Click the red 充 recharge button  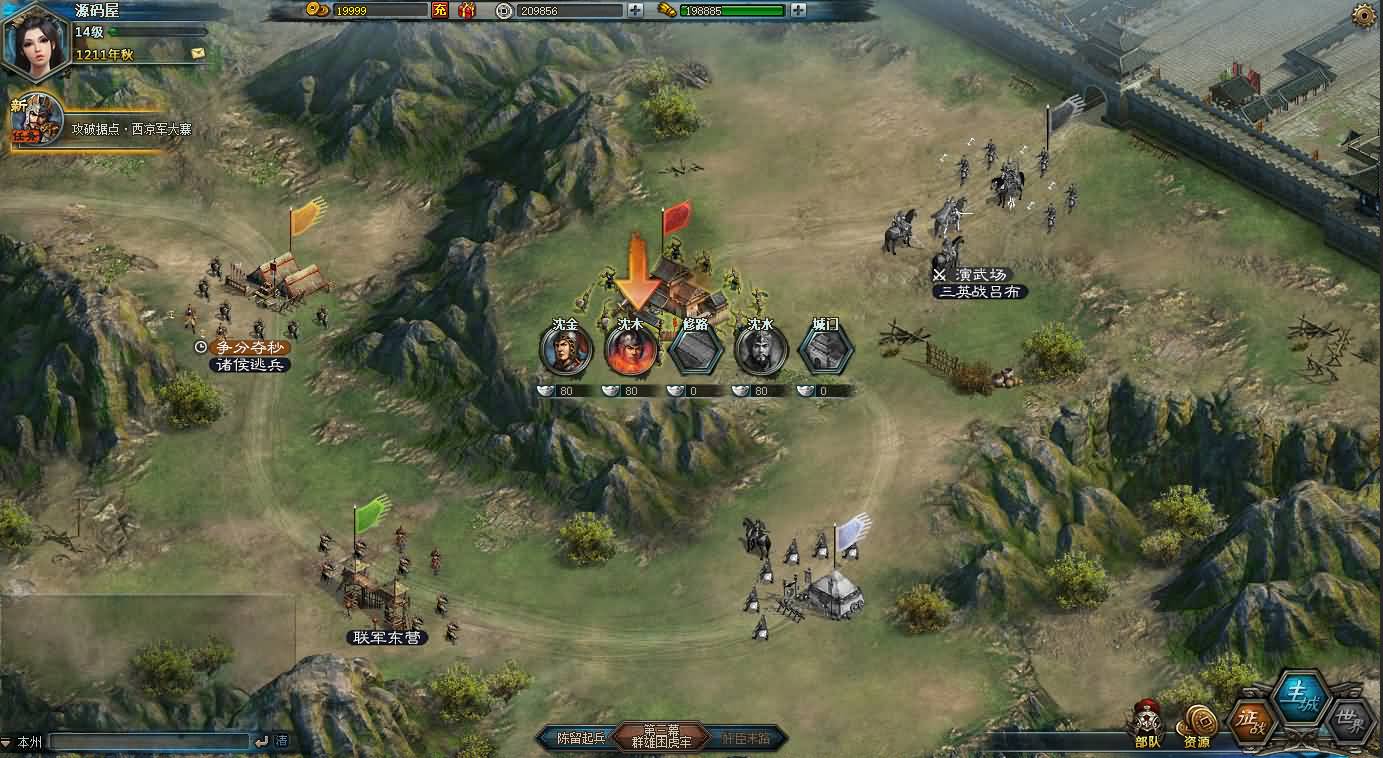pyautogui.click(x=440, y=10)
